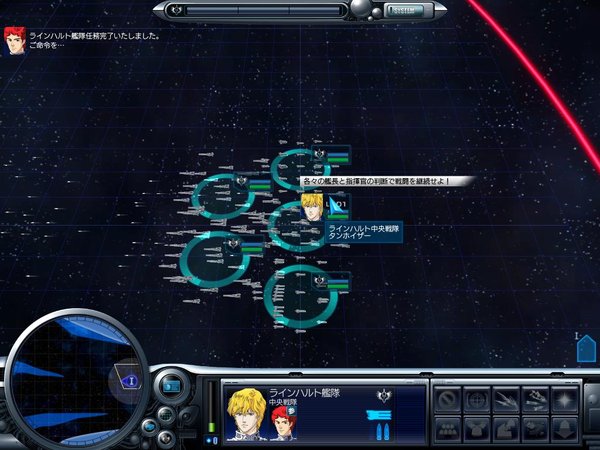
Task: Choose the group-of-units formation icon
Action: 449,428
